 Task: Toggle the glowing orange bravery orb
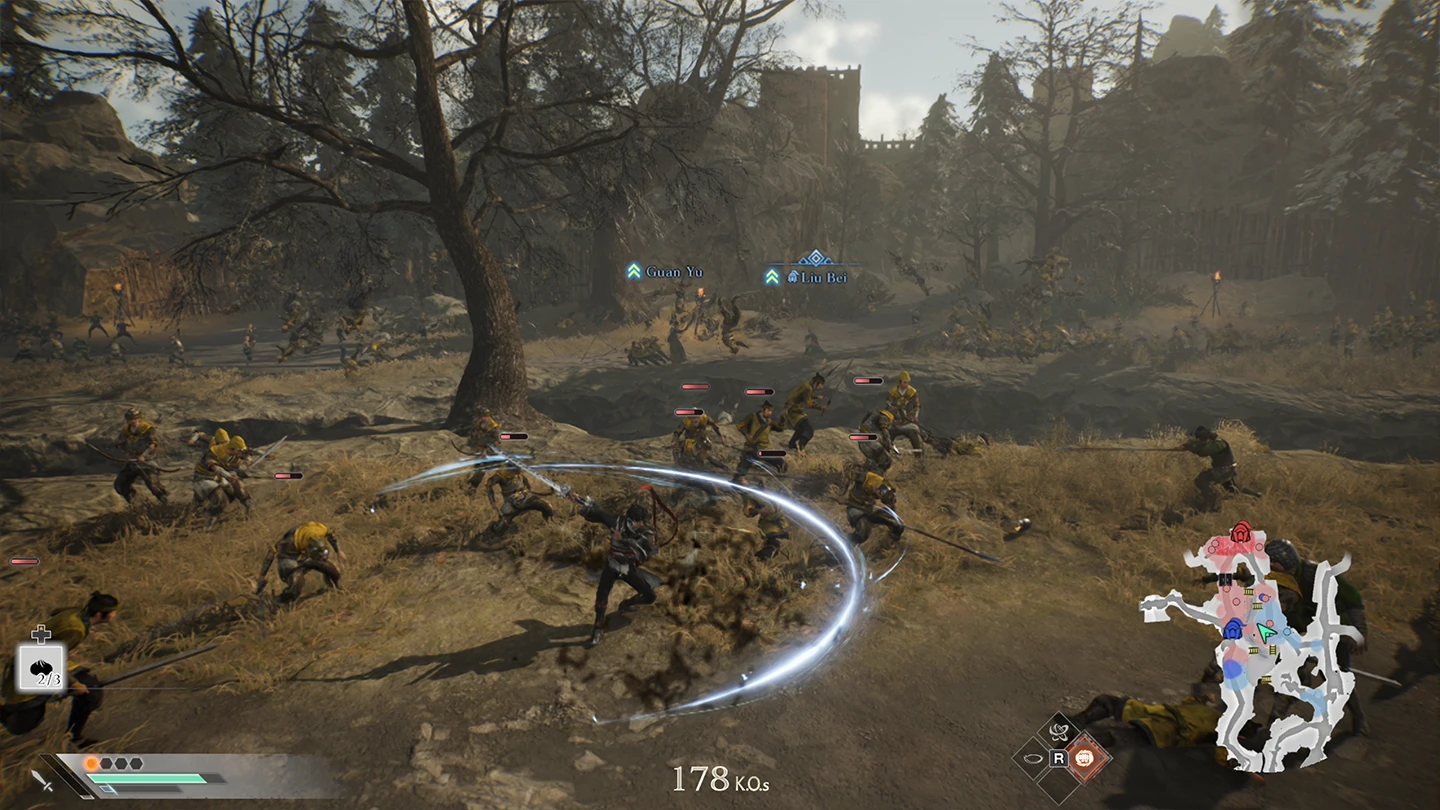pos(91,762)
